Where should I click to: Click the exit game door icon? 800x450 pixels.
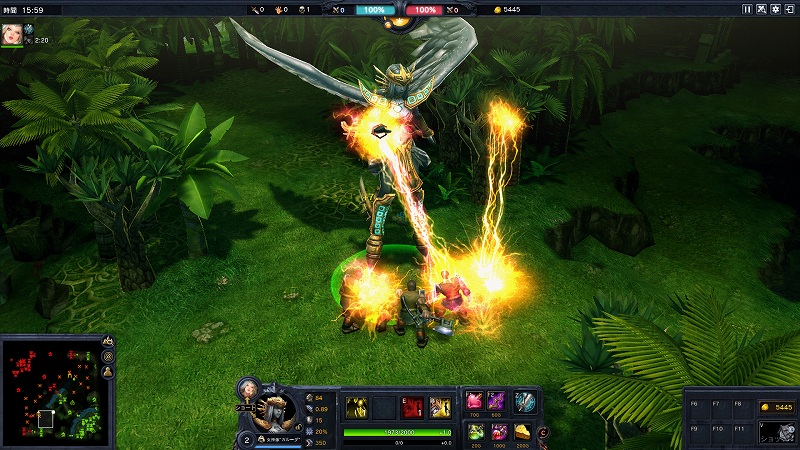pyautogui.click(x=790, y=9)
